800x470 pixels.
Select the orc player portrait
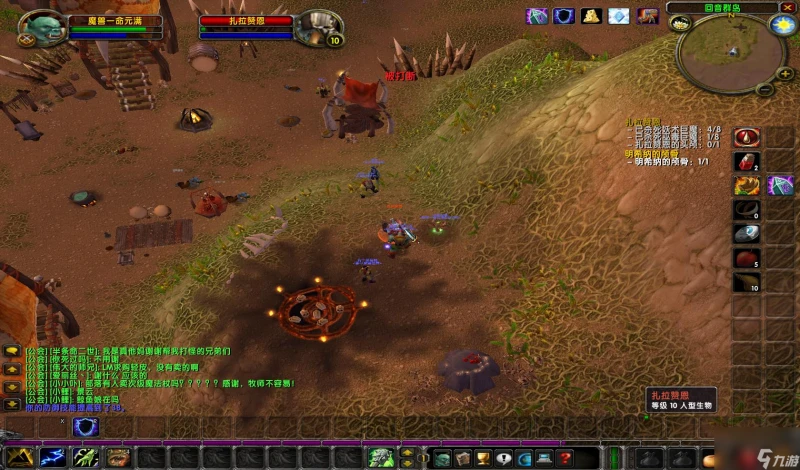[43, 27]
